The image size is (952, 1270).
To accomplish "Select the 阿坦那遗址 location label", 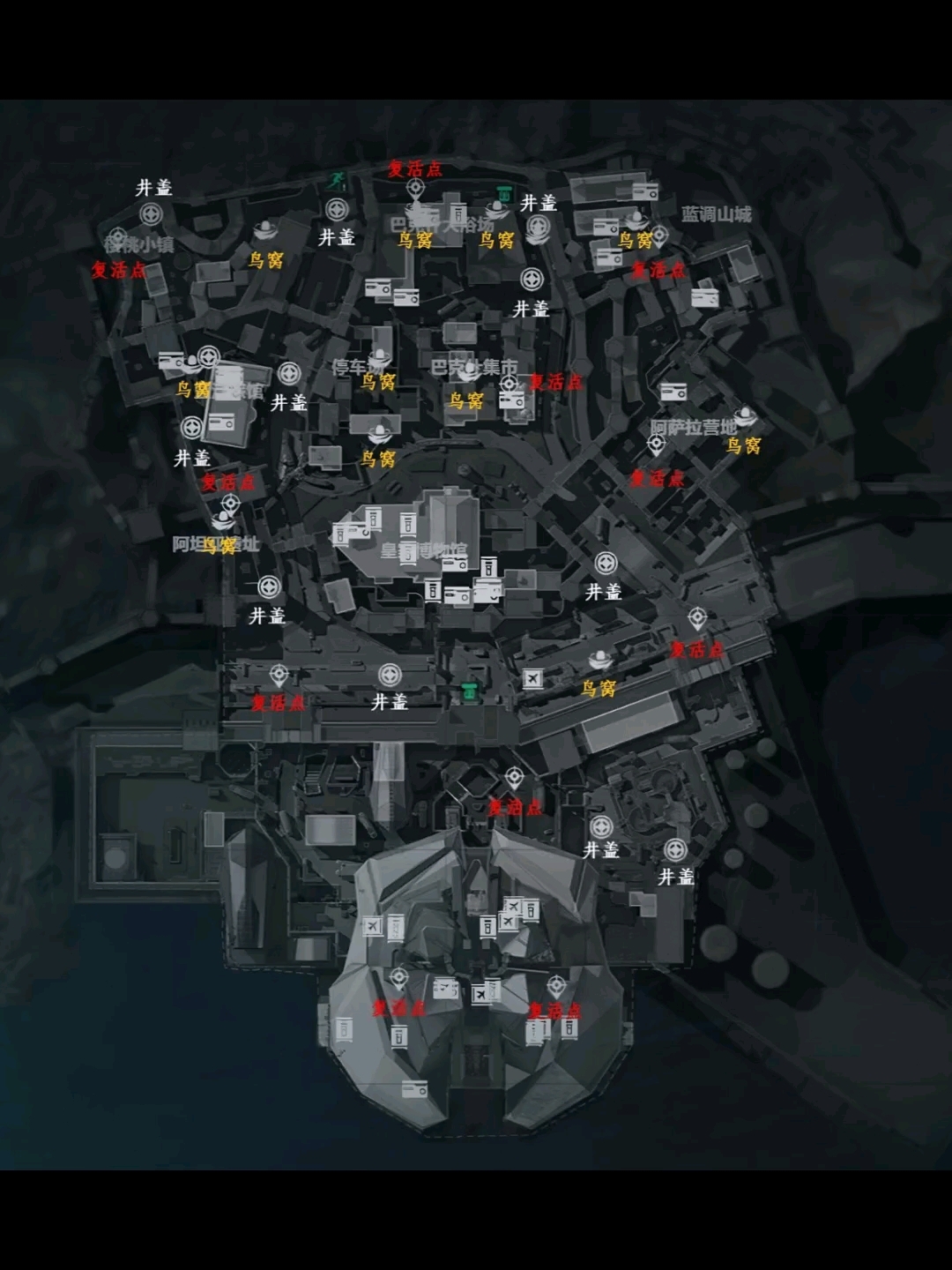I will [215, 544].
